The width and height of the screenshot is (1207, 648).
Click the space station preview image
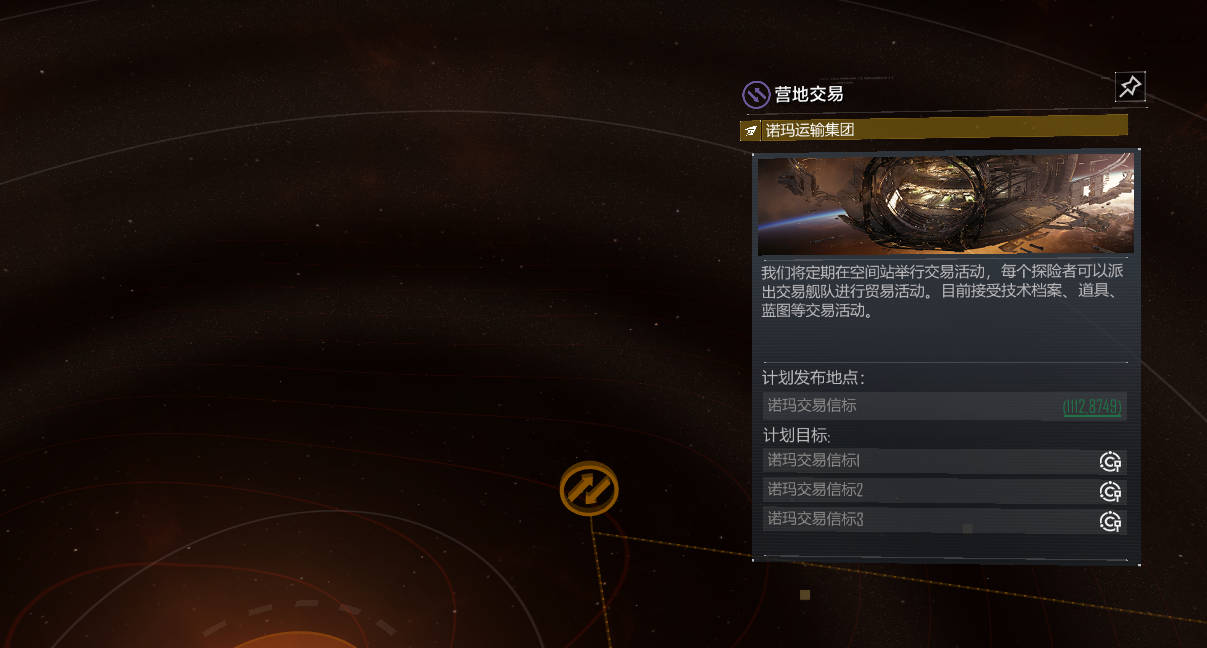tap(945, 205)
